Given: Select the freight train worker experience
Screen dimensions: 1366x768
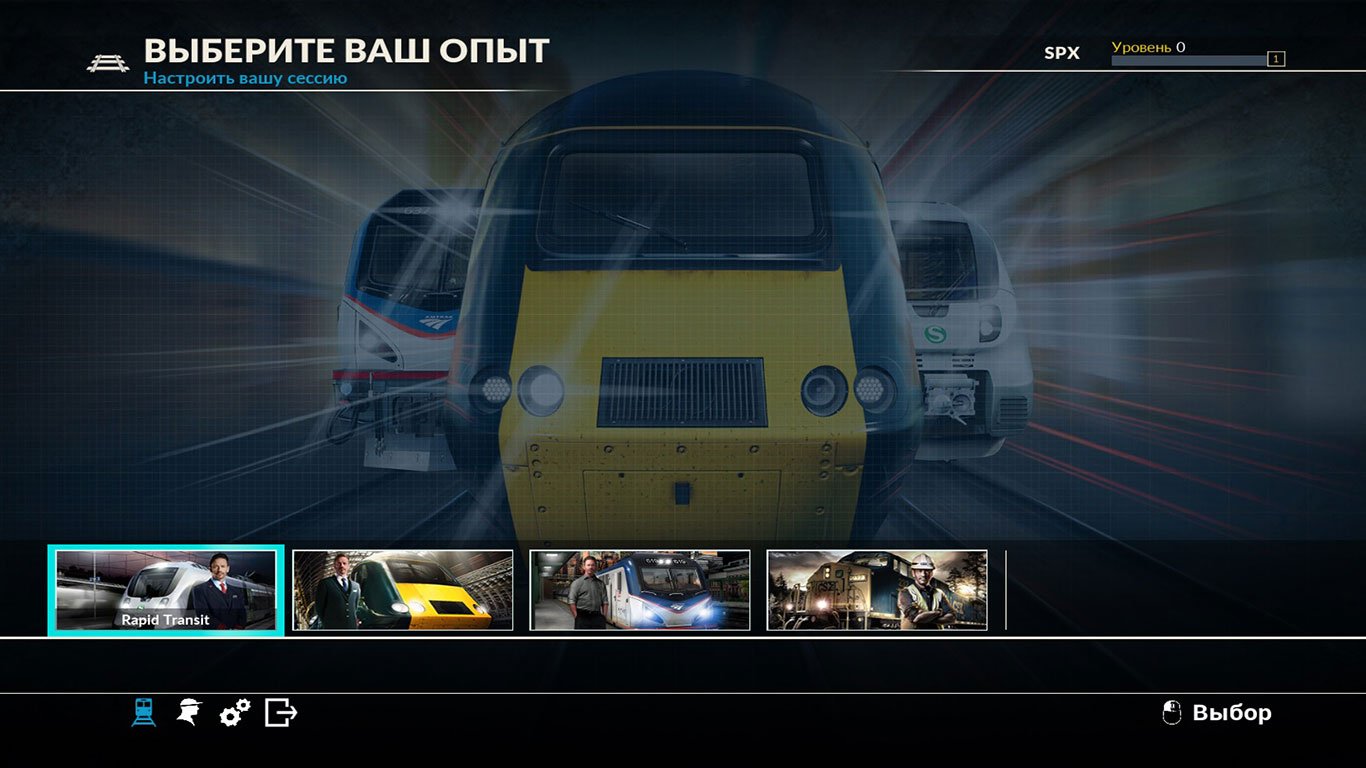Looking at the screenshot, I should [877, 590].
